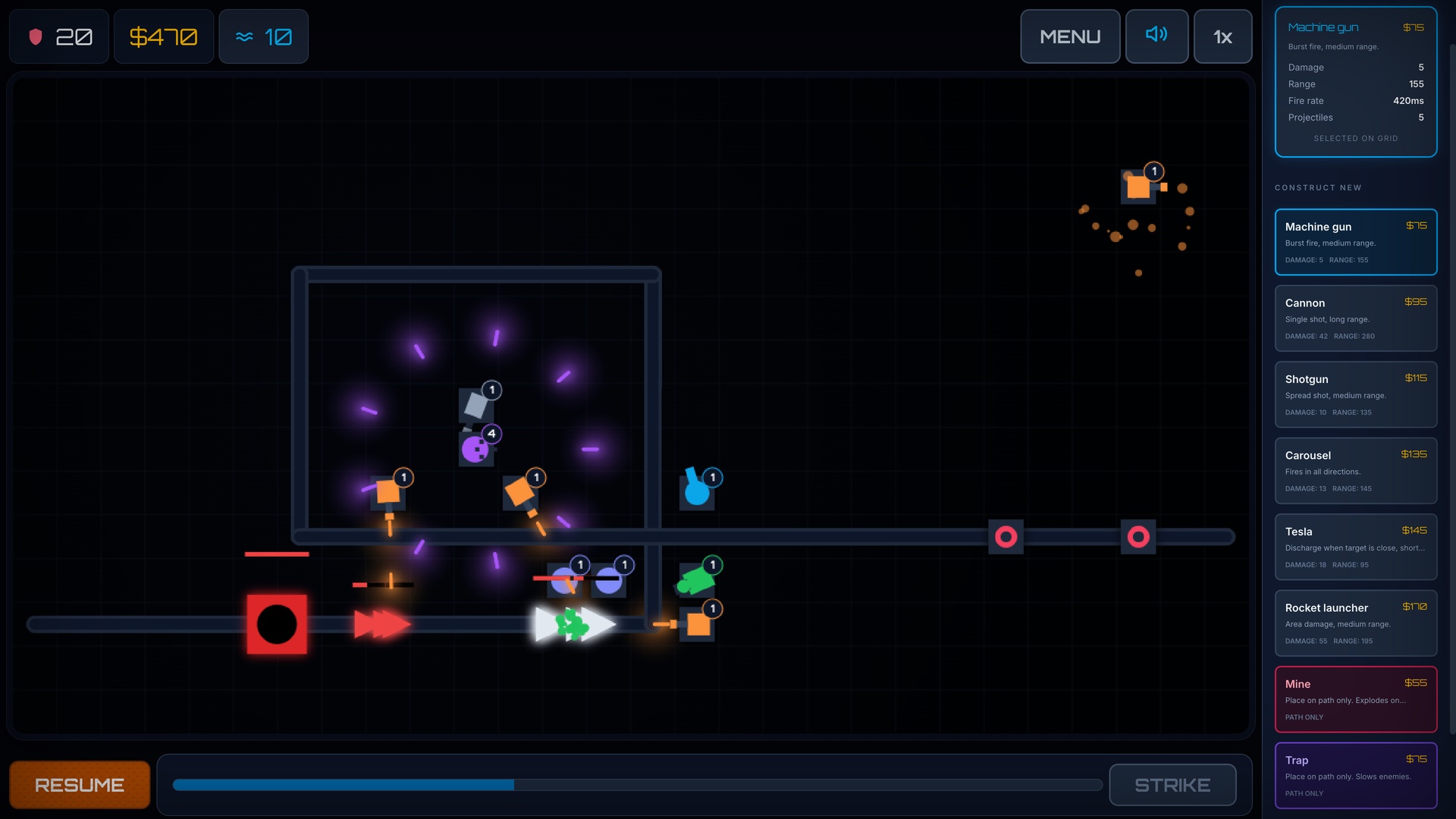
Task: Select the Trap card in the construct panel
Action: tap(1356, 774)
